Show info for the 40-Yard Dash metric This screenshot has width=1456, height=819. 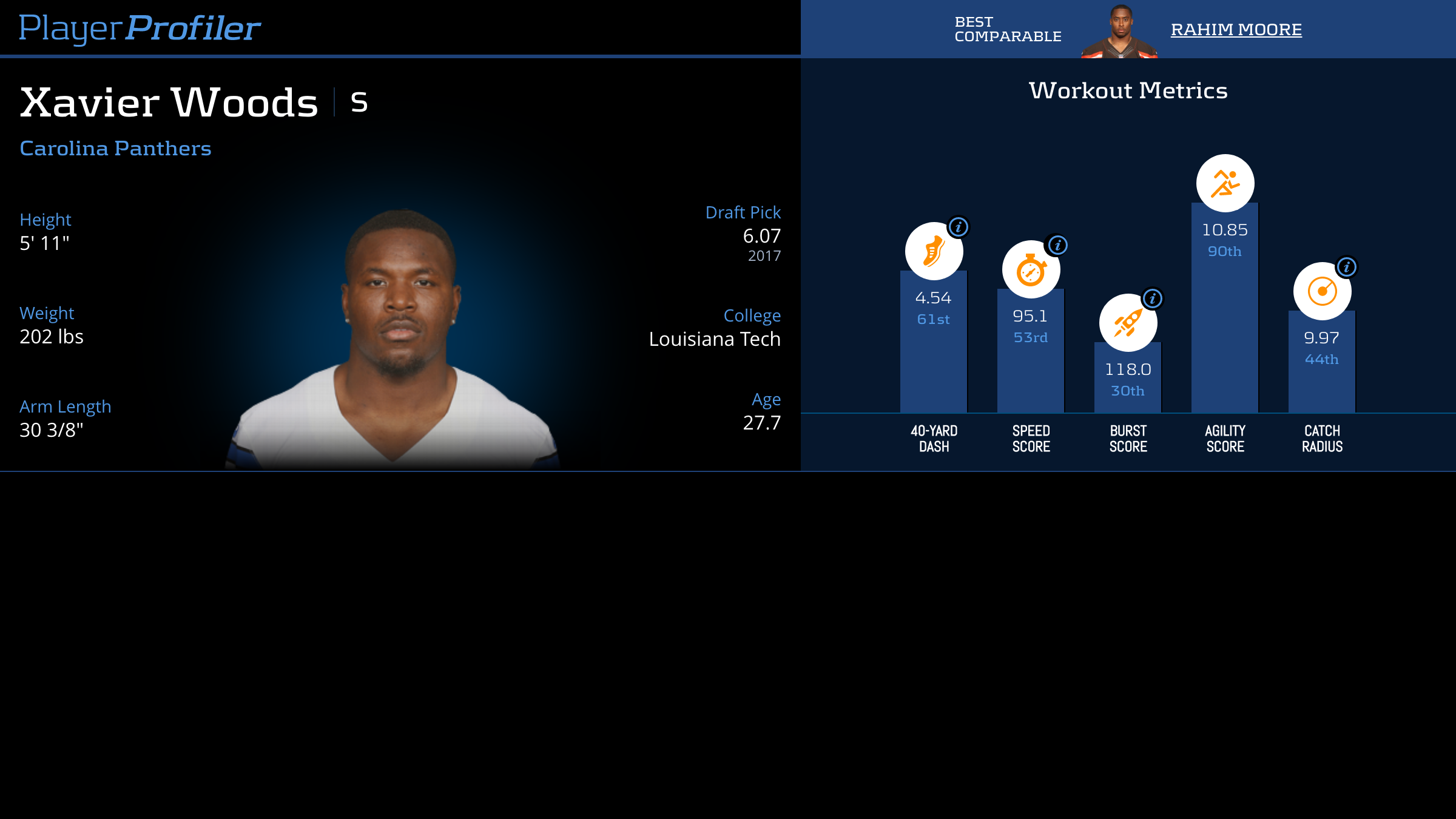tap(959, 227)
